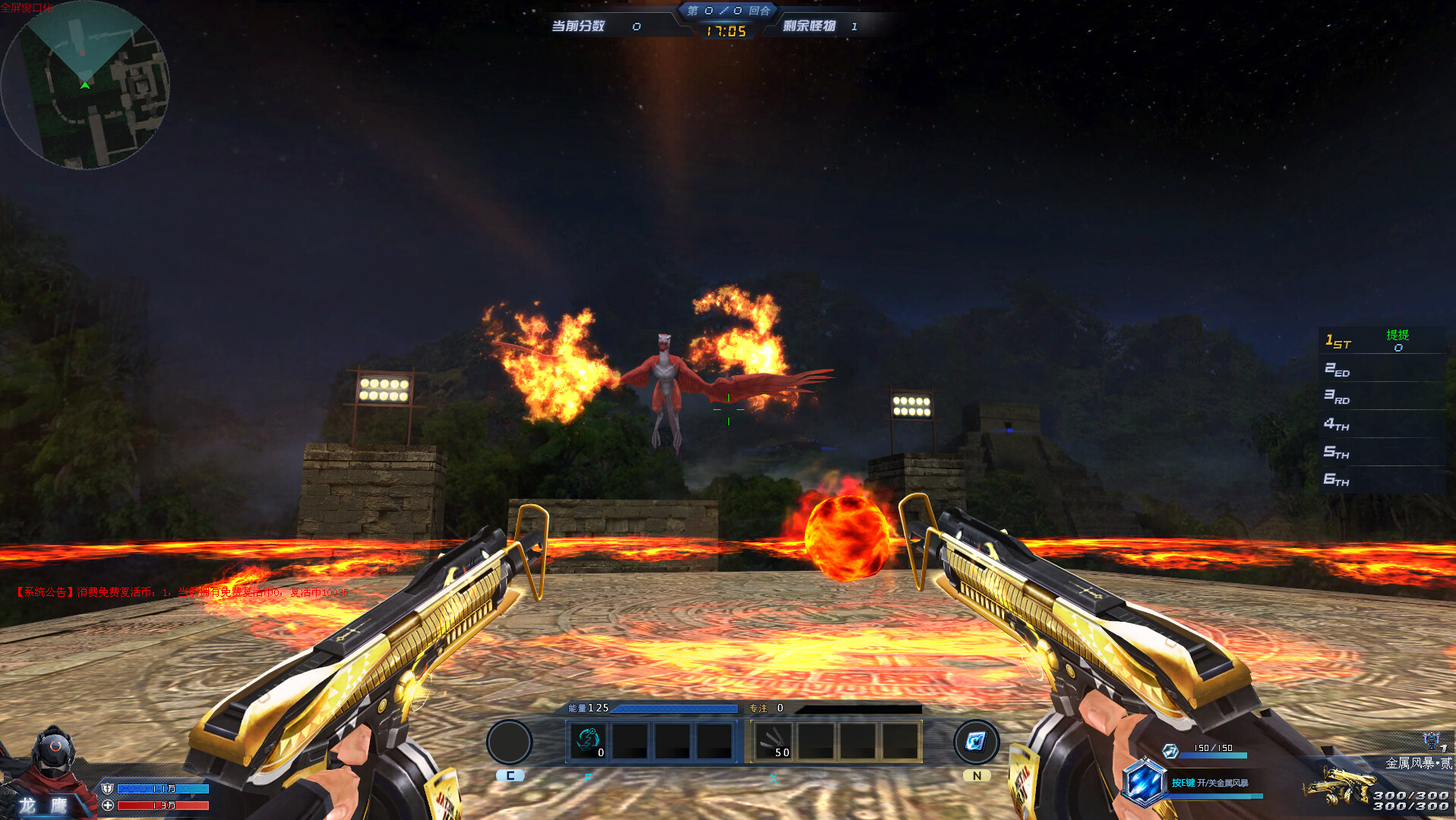Toggle the health plus indicator on the status bar
This screenshot has width=1456, height=820.
(106, 805)
